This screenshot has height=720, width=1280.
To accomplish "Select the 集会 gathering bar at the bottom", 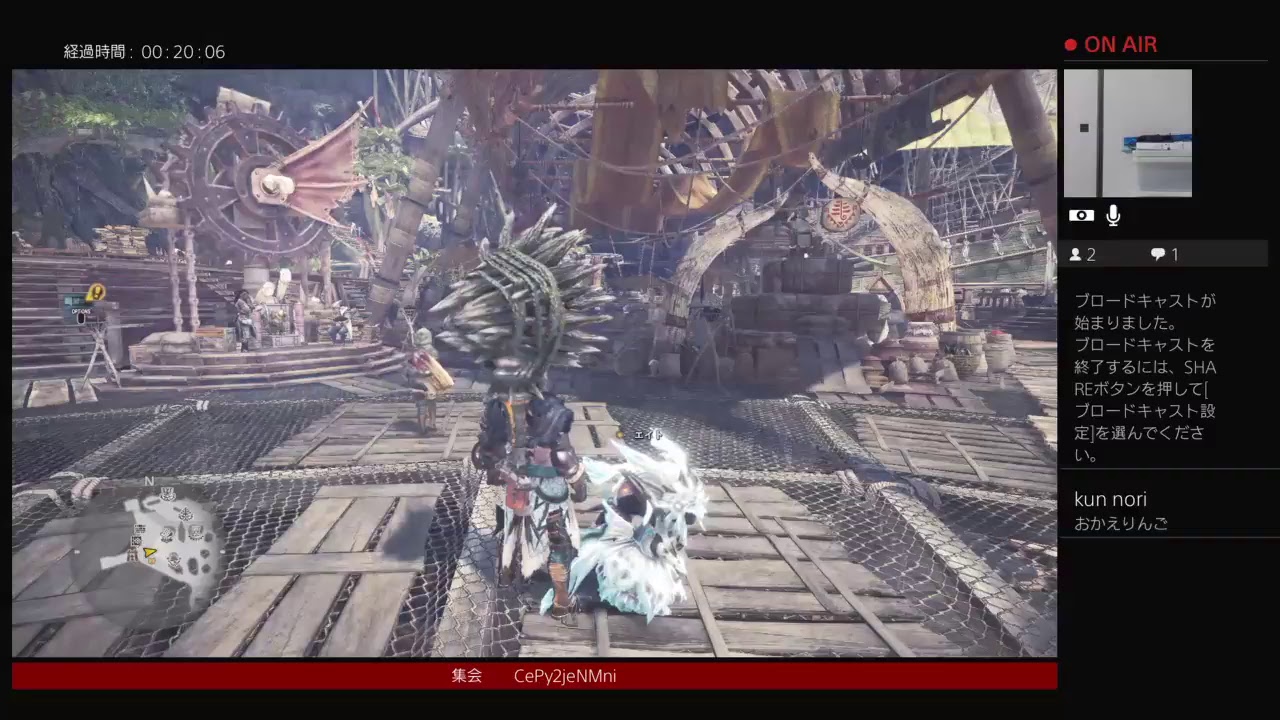I will 466,676.
